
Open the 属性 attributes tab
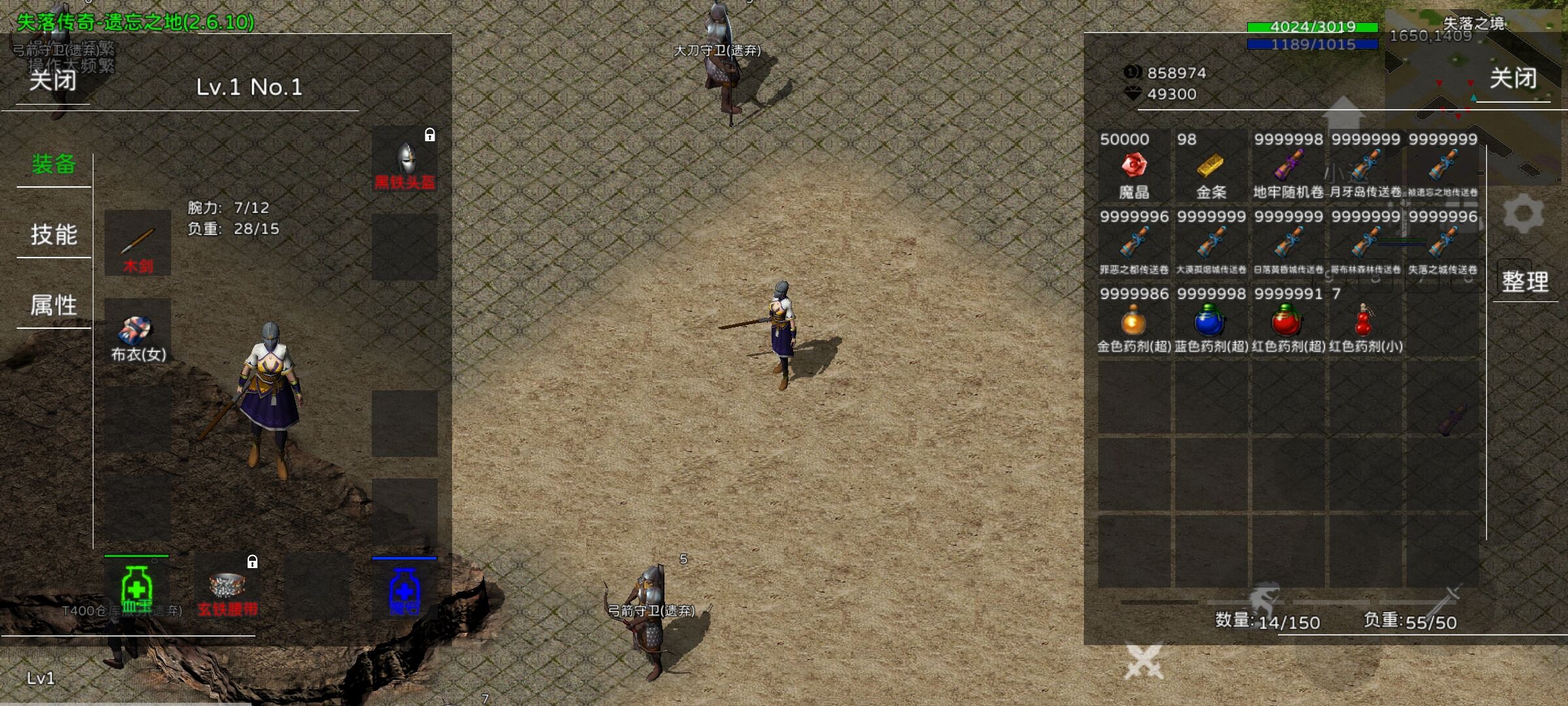tap(54, 305)
